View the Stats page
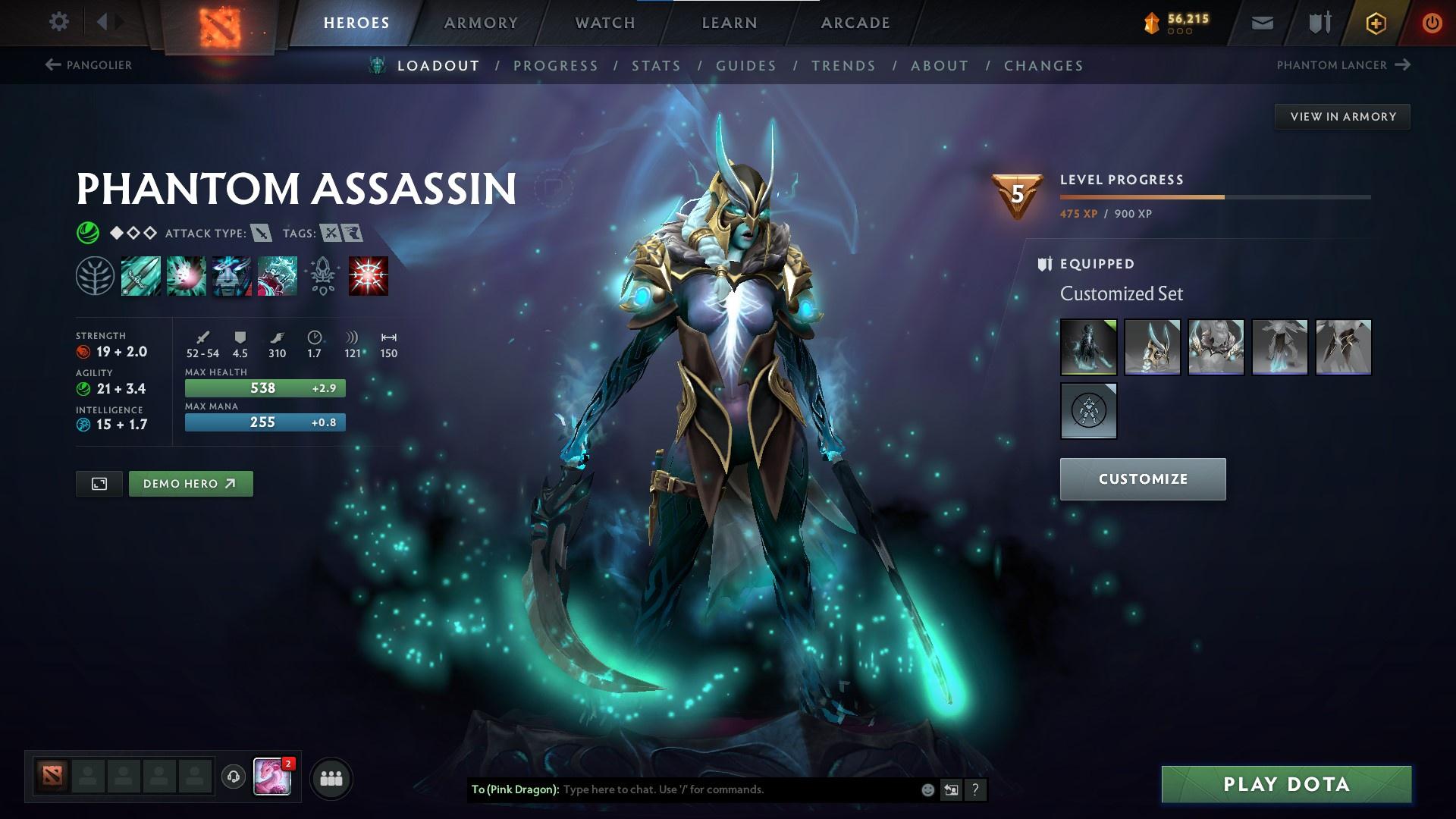The height and width of the screenshot is (819, 1456). (656, 66)
